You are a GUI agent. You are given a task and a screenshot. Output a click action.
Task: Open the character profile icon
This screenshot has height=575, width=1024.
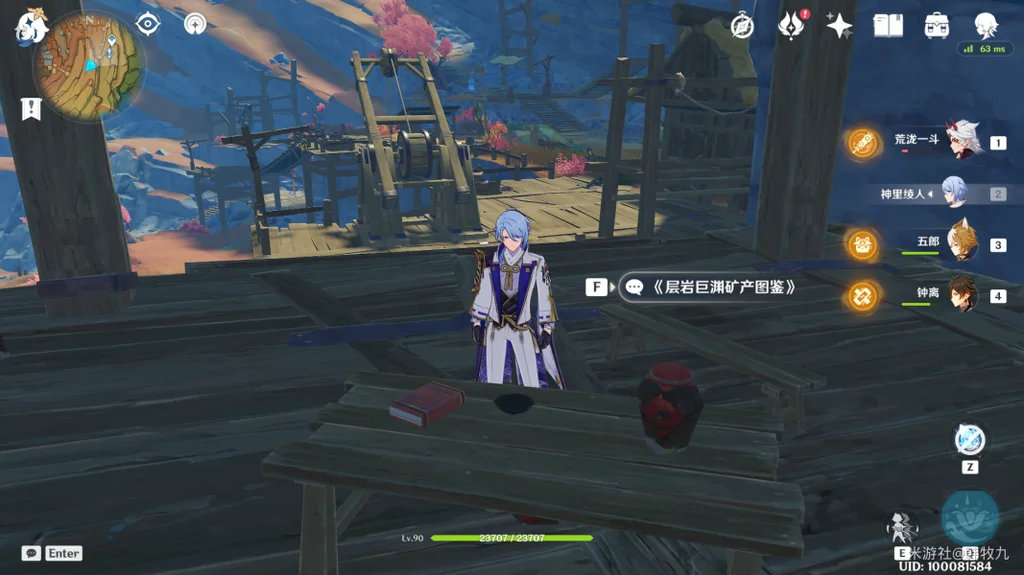(x=986, y=26)
